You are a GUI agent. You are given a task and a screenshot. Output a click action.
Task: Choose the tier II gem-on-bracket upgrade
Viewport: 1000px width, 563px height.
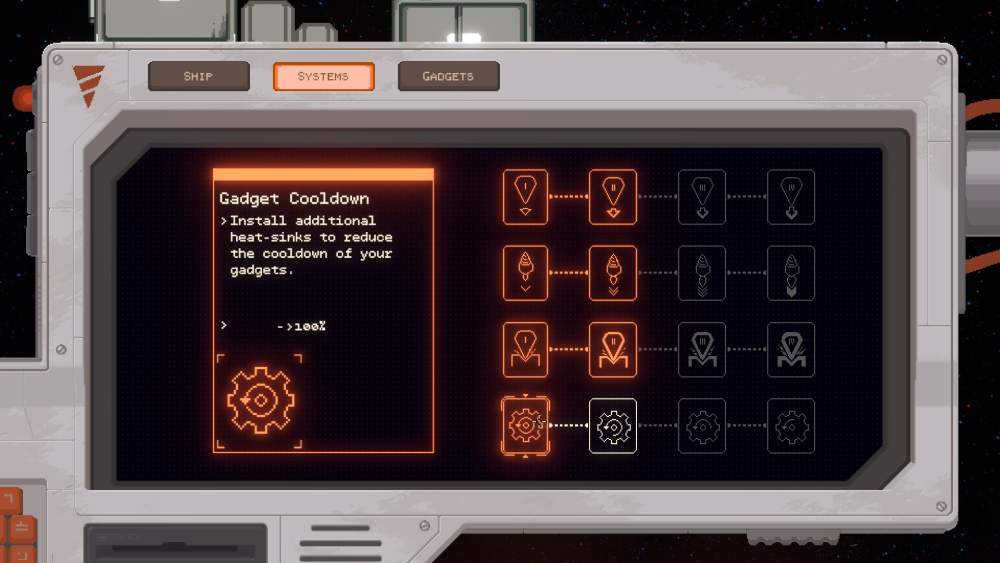(613, 349)
